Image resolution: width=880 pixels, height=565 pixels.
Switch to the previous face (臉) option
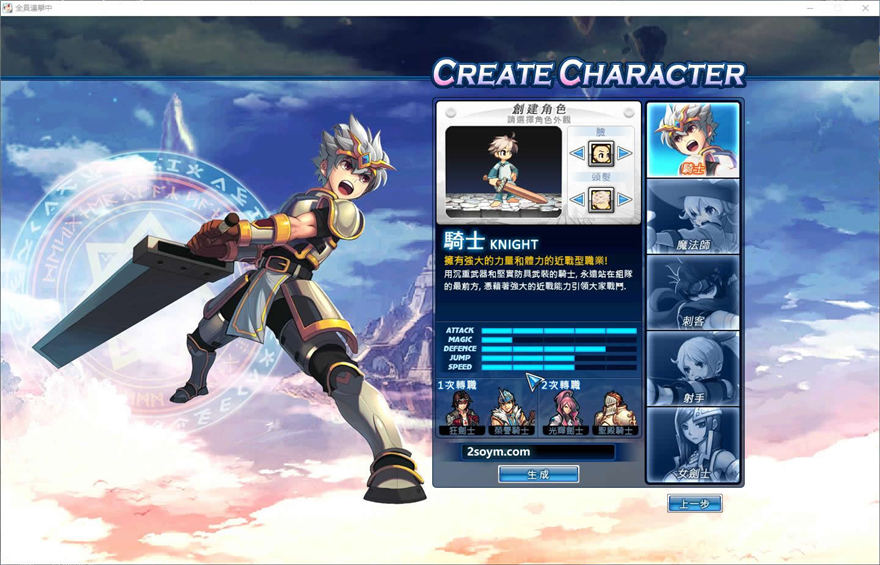(577, 153)
